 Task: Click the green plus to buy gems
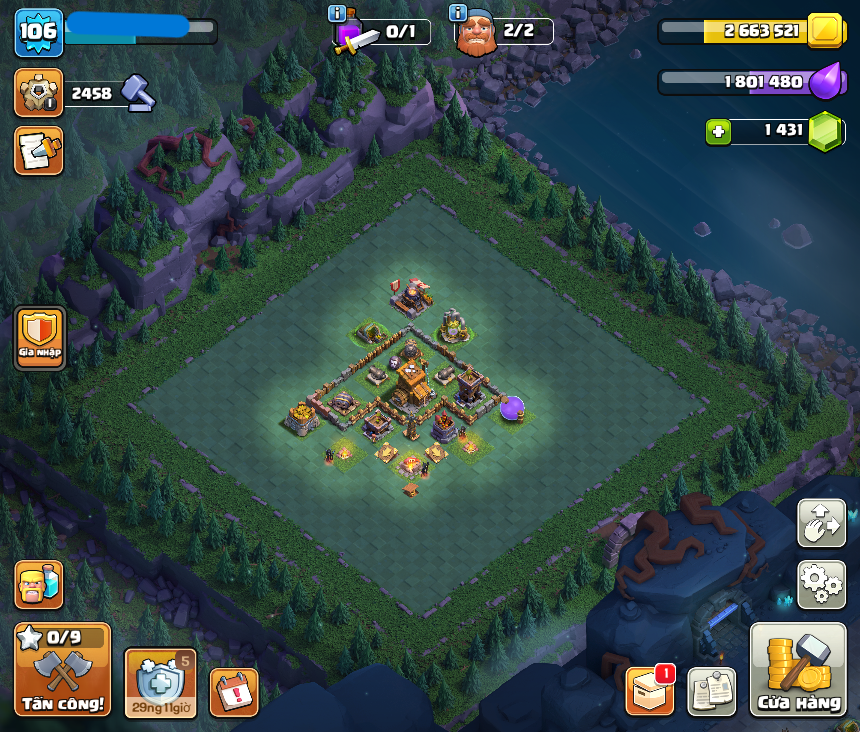(x=717, y=131)
